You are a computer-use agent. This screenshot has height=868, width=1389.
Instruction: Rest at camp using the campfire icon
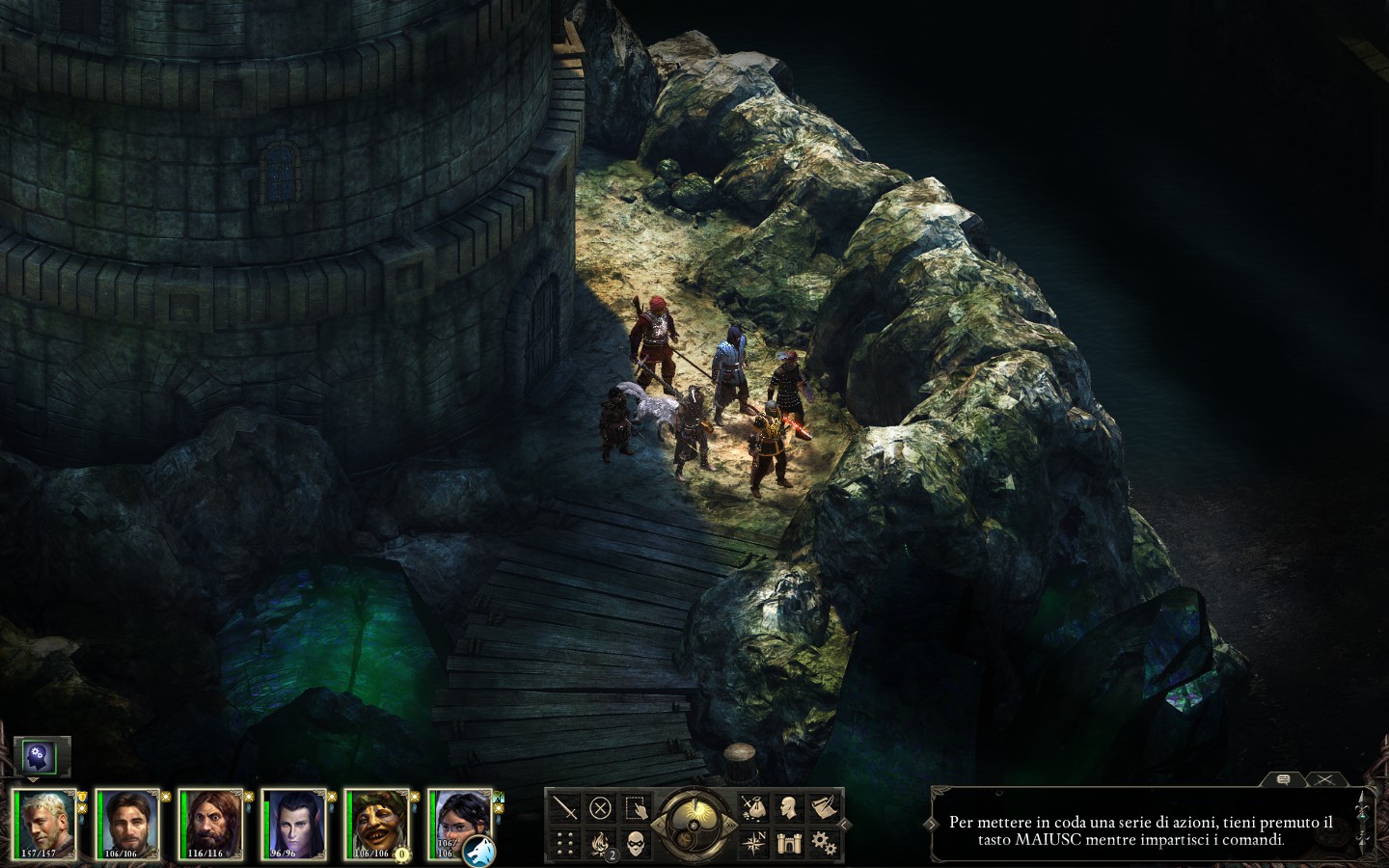[x=599, y=844]
